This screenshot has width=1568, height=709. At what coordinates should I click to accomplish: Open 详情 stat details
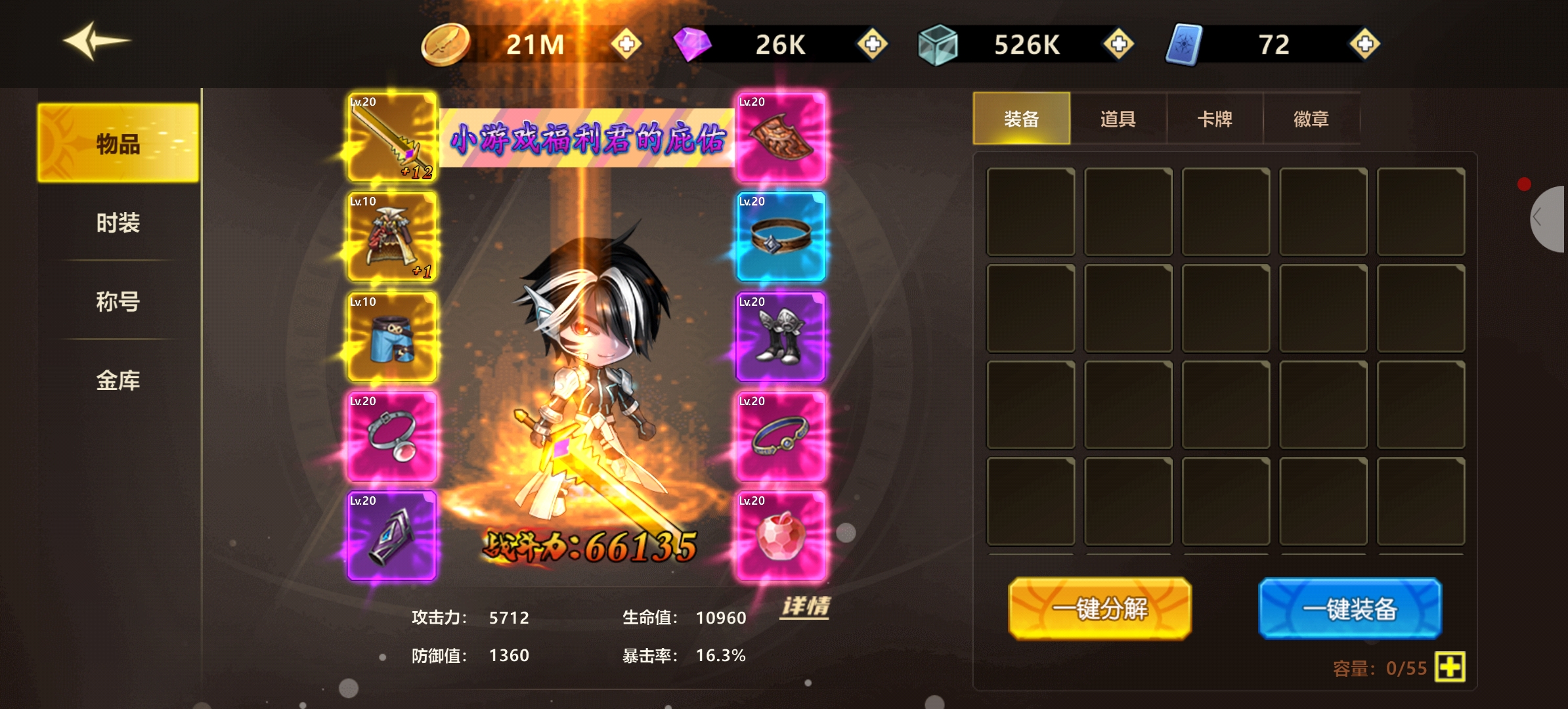click(x=806, y=606)
